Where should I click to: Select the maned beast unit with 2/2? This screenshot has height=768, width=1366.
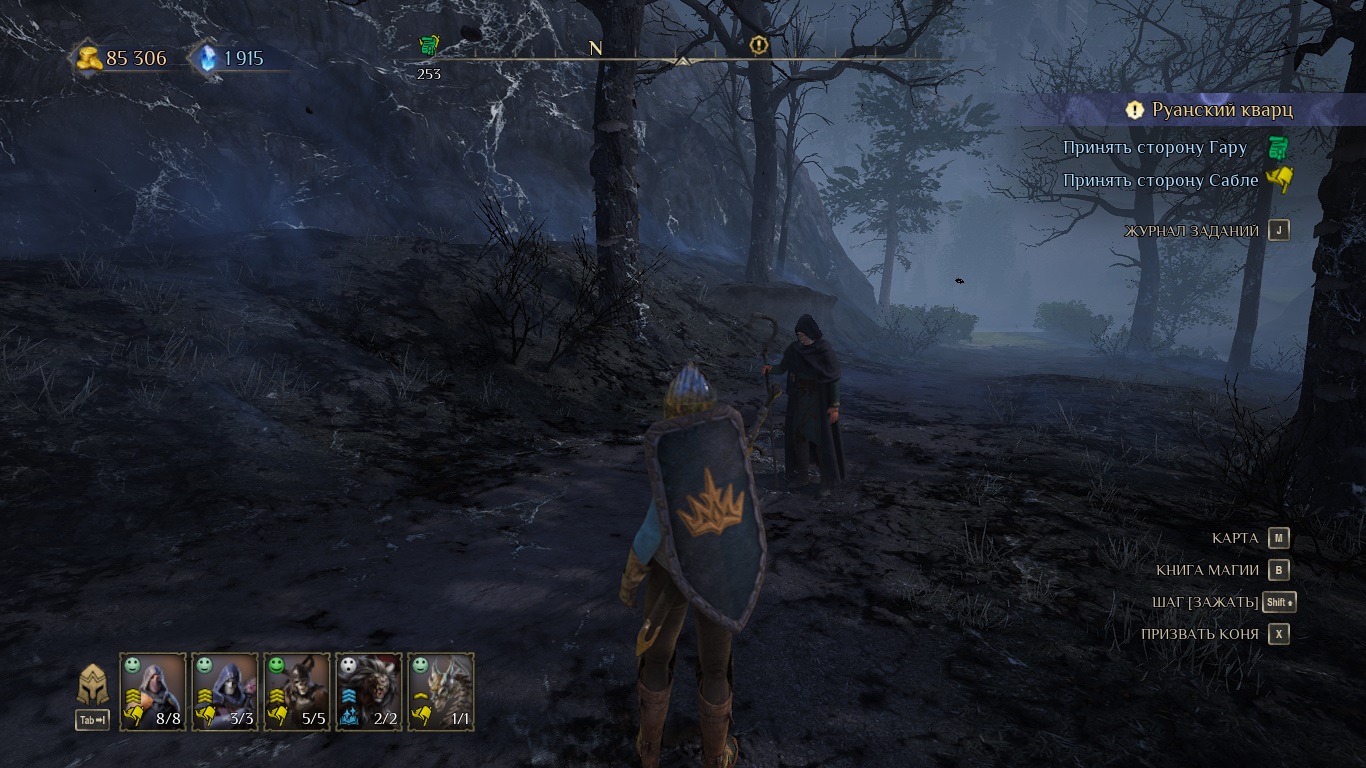coord(369,691)
